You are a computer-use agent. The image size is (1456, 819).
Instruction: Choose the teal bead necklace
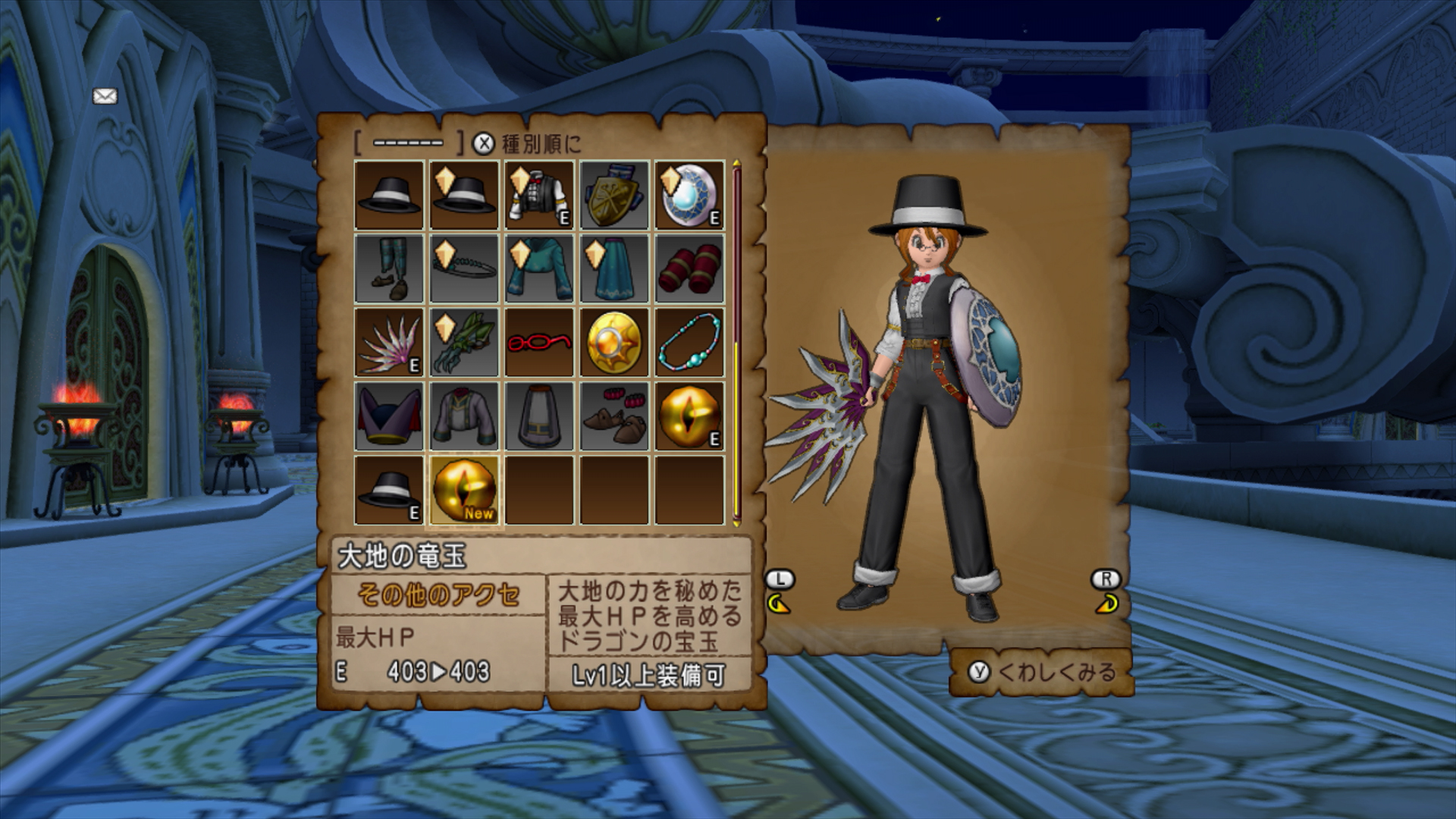[689, 342]
